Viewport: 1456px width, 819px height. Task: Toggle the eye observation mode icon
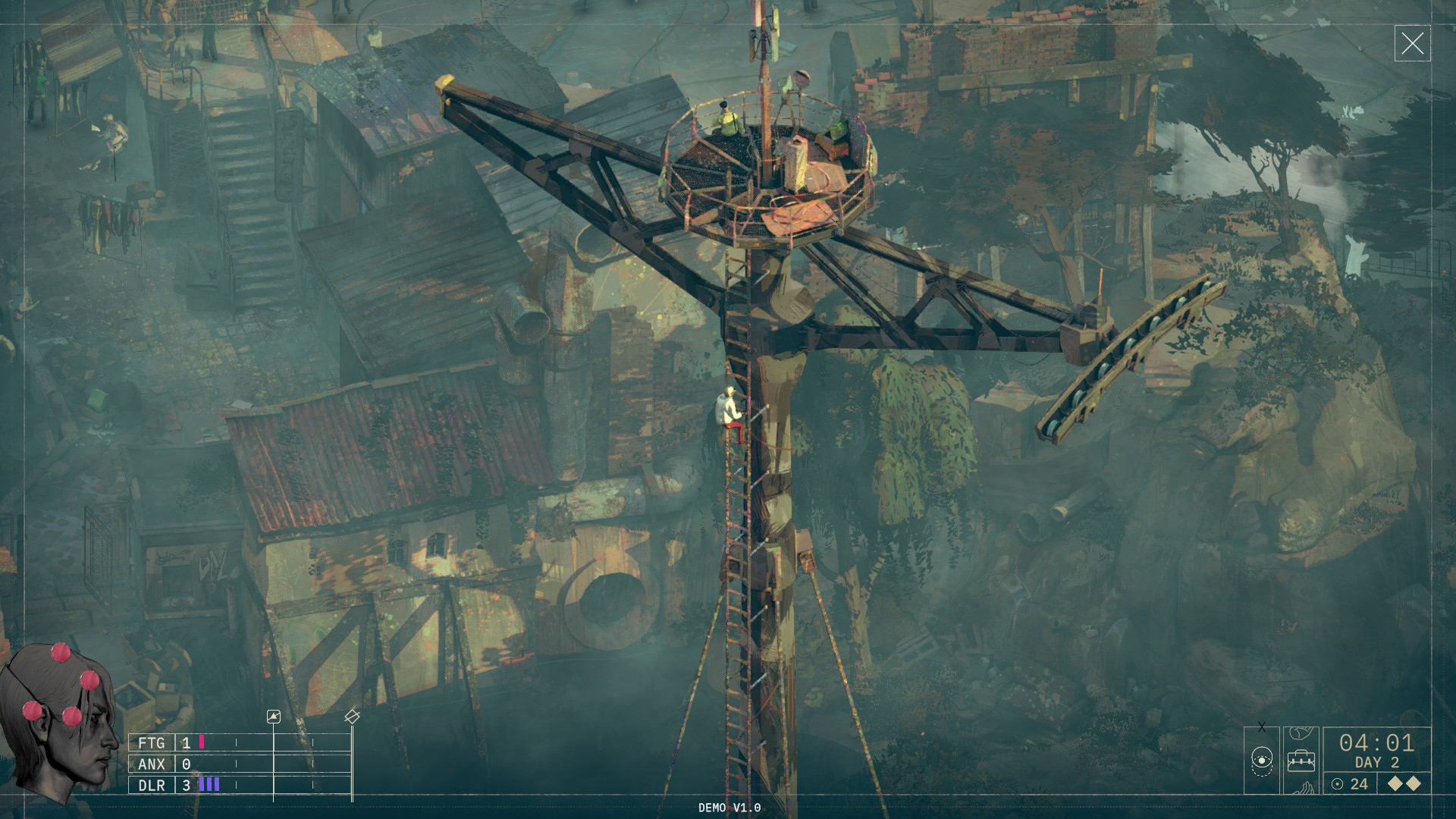[x=1262, y=760]
